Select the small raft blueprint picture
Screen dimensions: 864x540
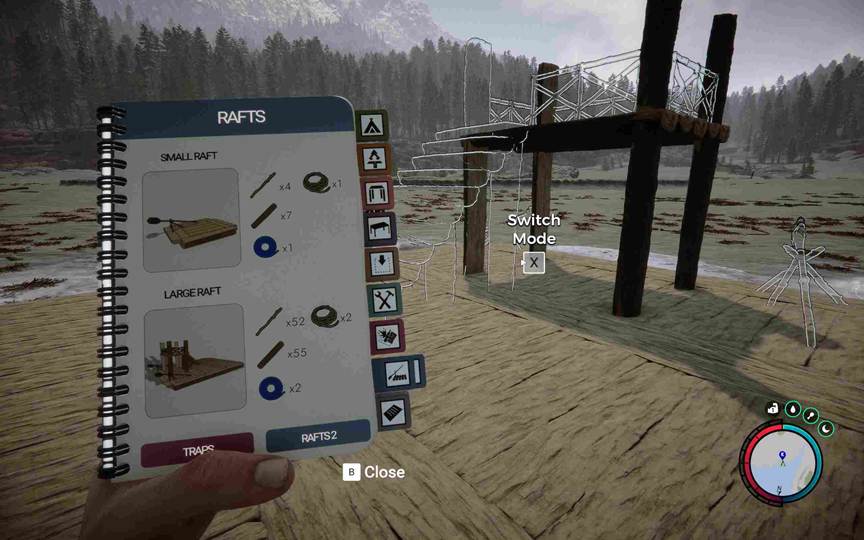(x=191, y=221)
